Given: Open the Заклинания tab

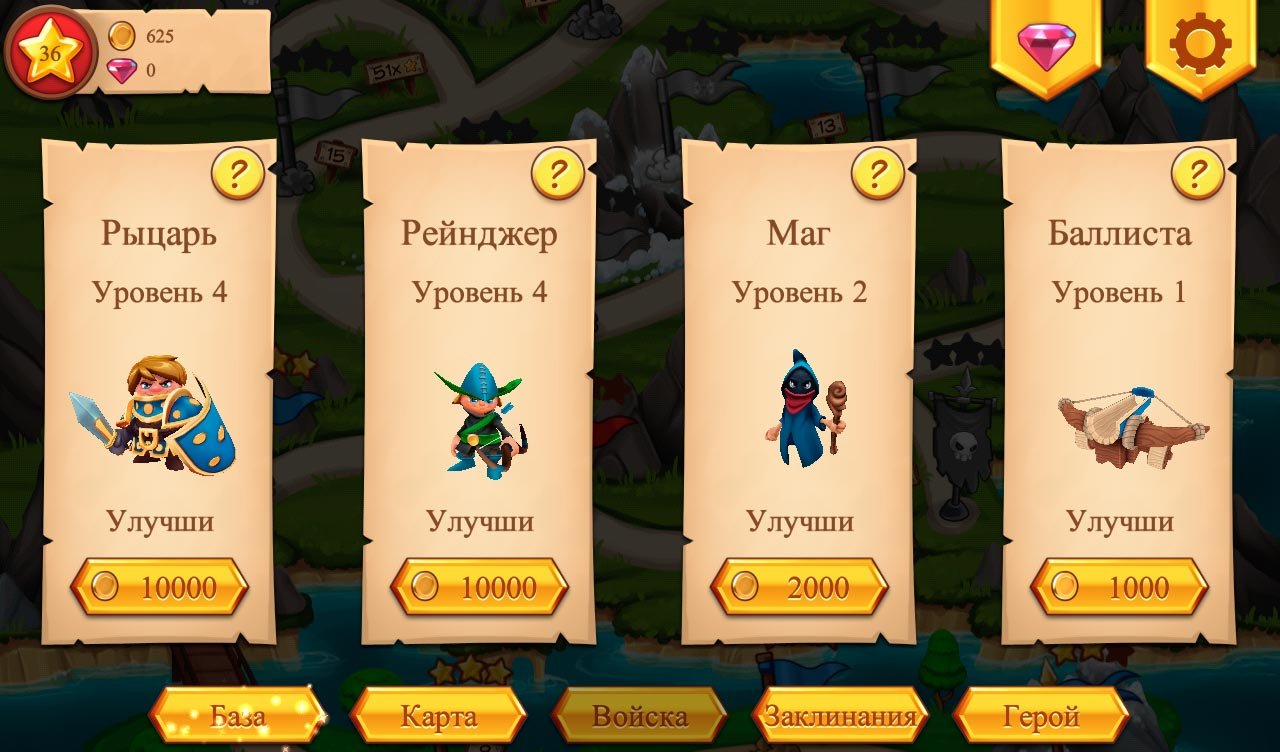Looking at the screenshot, I should (840, 716).
